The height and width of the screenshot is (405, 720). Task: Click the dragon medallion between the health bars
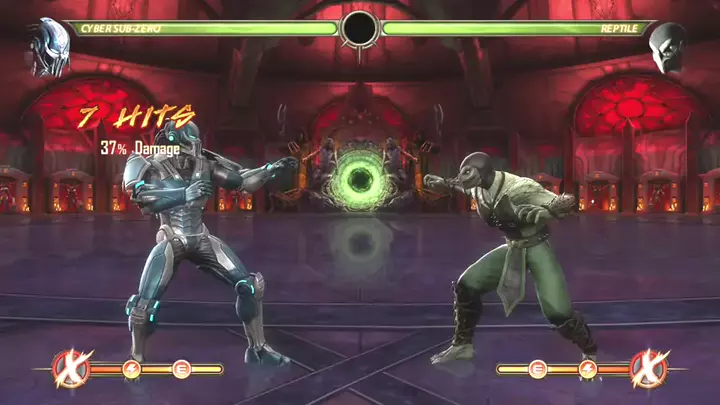point(359,29)
